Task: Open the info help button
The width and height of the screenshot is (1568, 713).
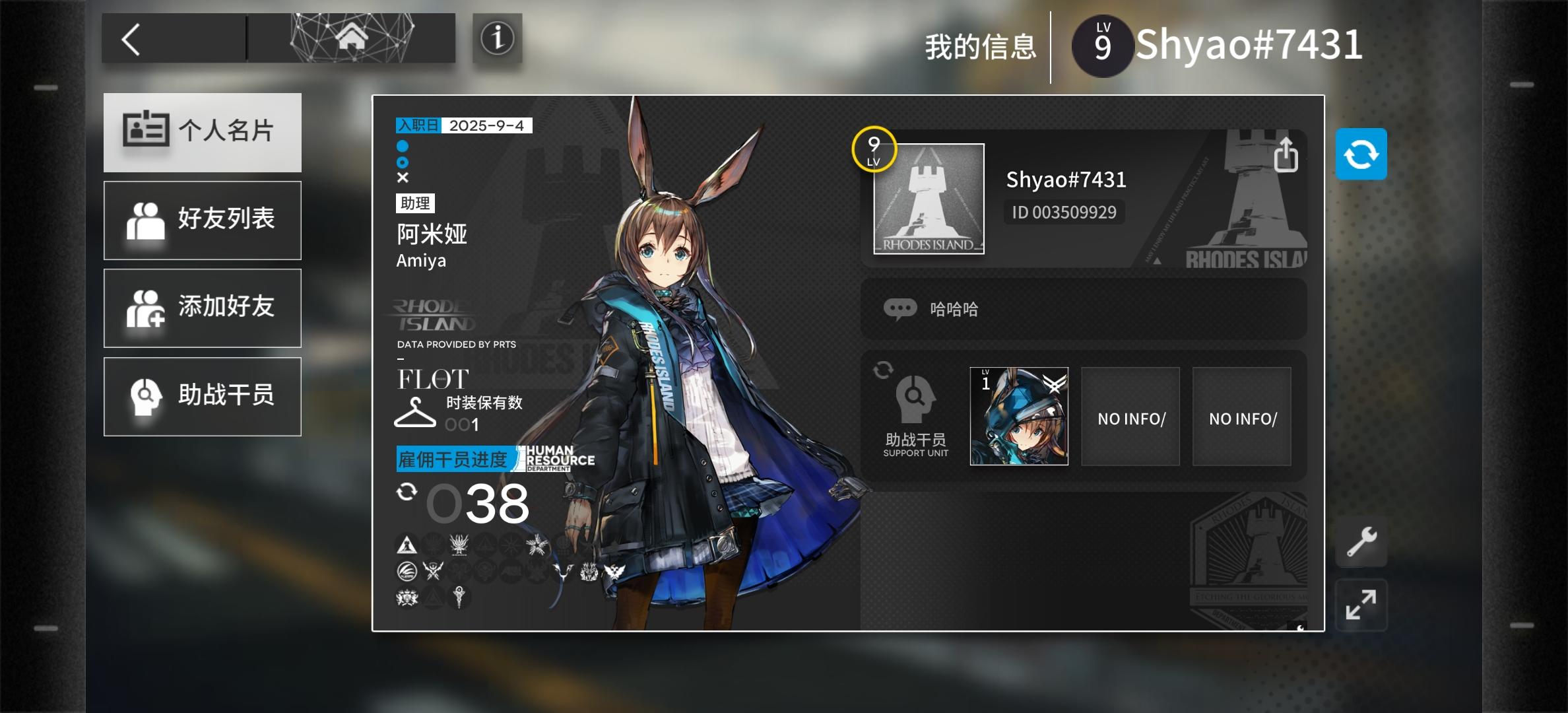Action: point(497,38)
